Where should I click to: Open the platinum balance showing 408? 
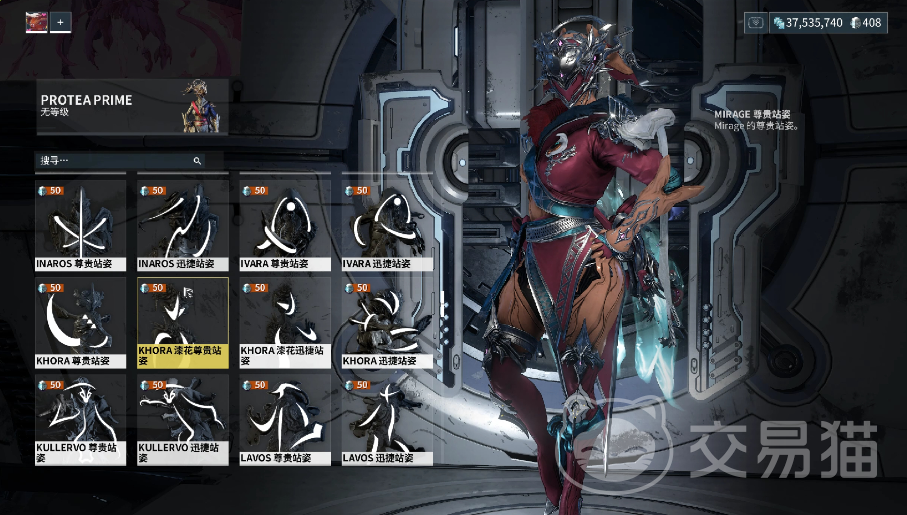pyautogui.click(x=866, y=22)
